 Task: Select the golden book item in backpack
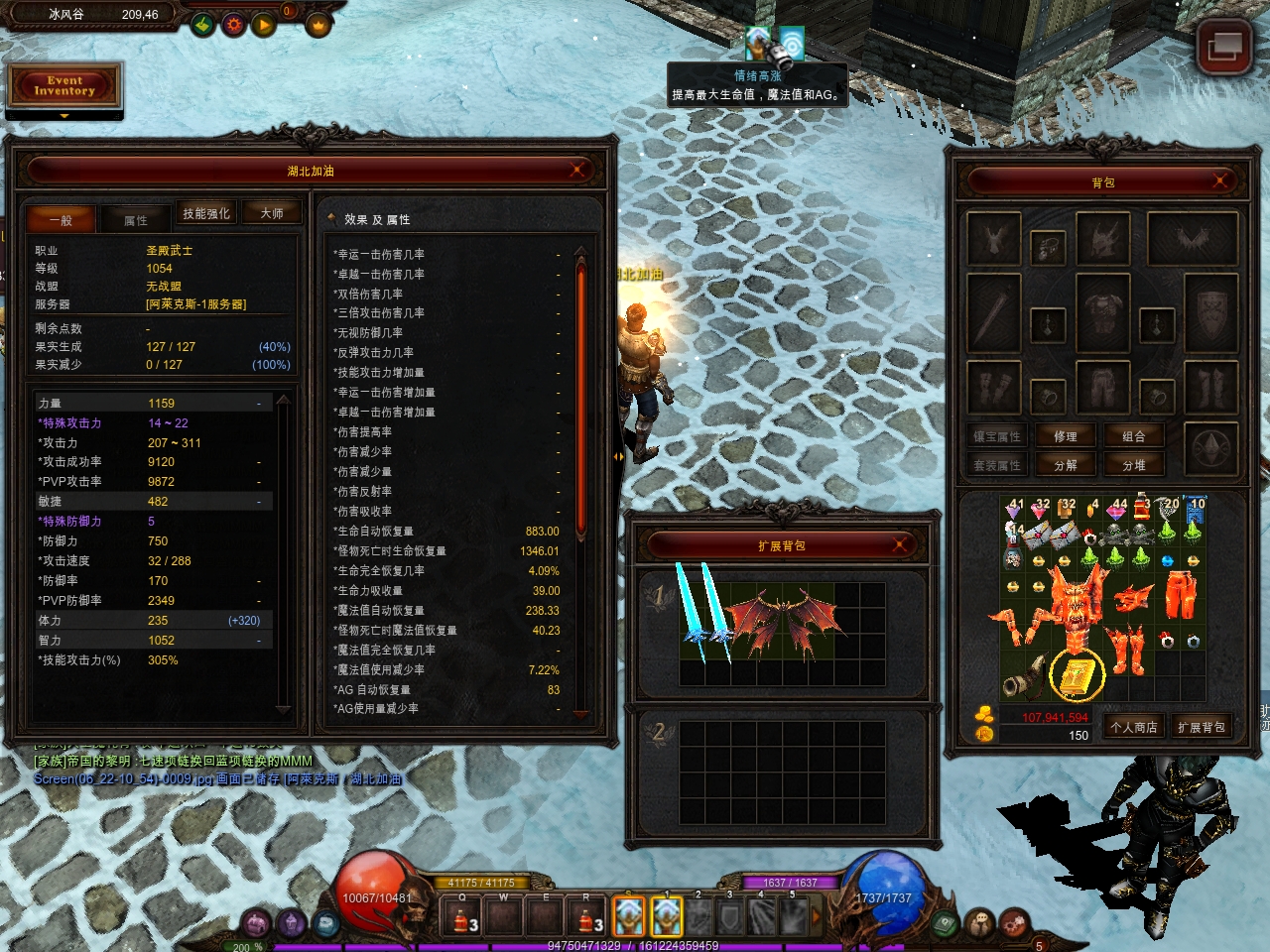point(1076,676)
